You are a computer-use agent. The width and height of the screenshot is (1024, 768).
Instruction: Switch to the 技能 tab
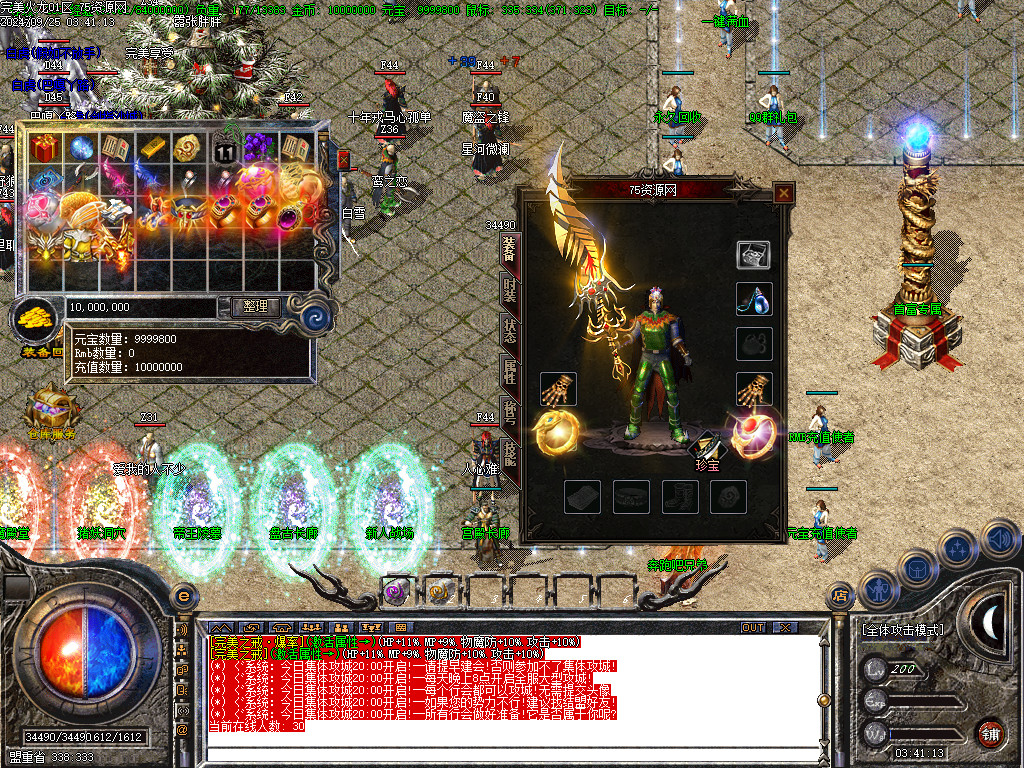click(509, 456)
